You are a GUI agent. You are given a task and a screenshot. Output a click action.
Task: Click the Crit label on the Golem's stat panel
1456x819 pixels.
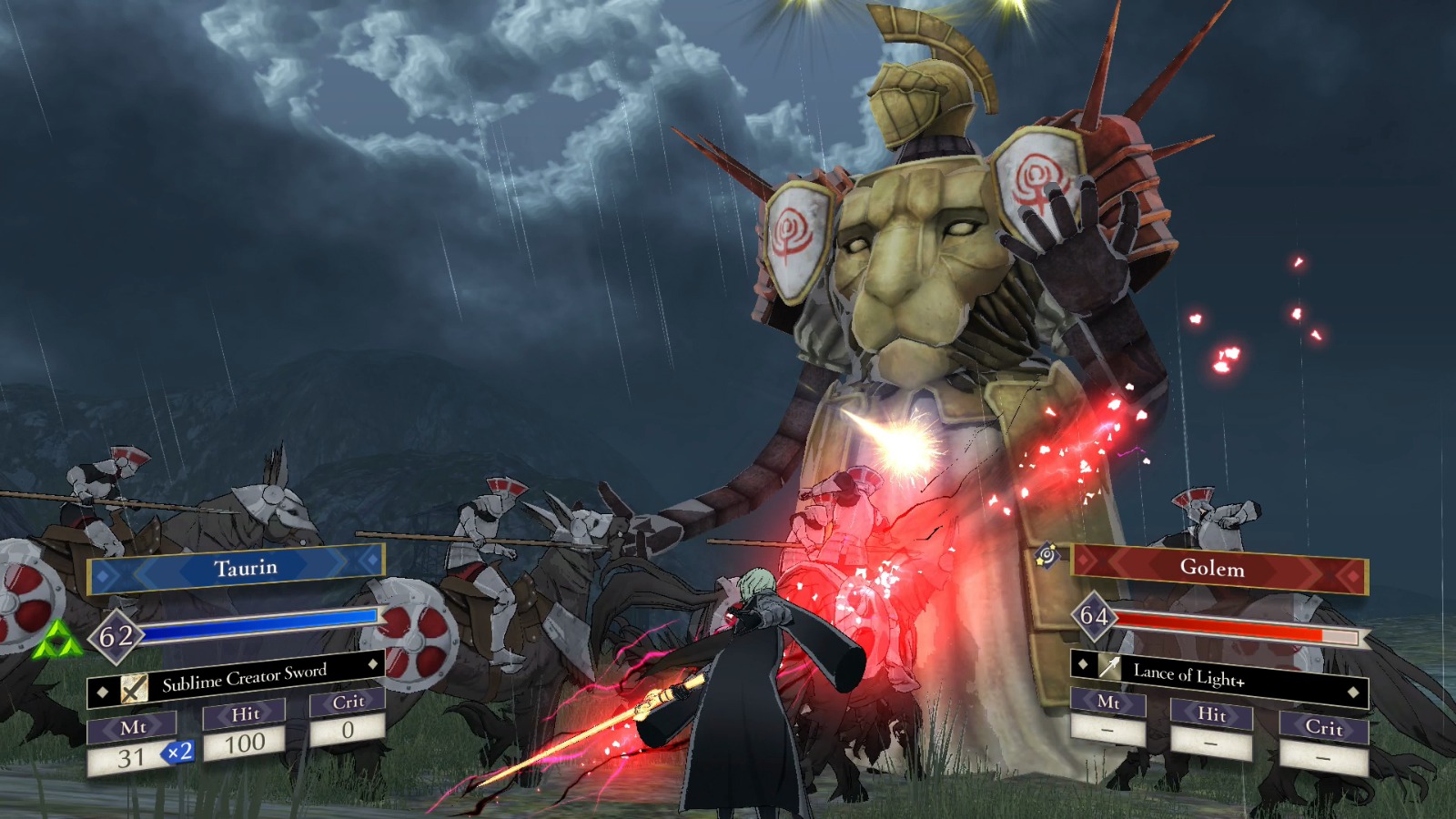click(1324, 729)
